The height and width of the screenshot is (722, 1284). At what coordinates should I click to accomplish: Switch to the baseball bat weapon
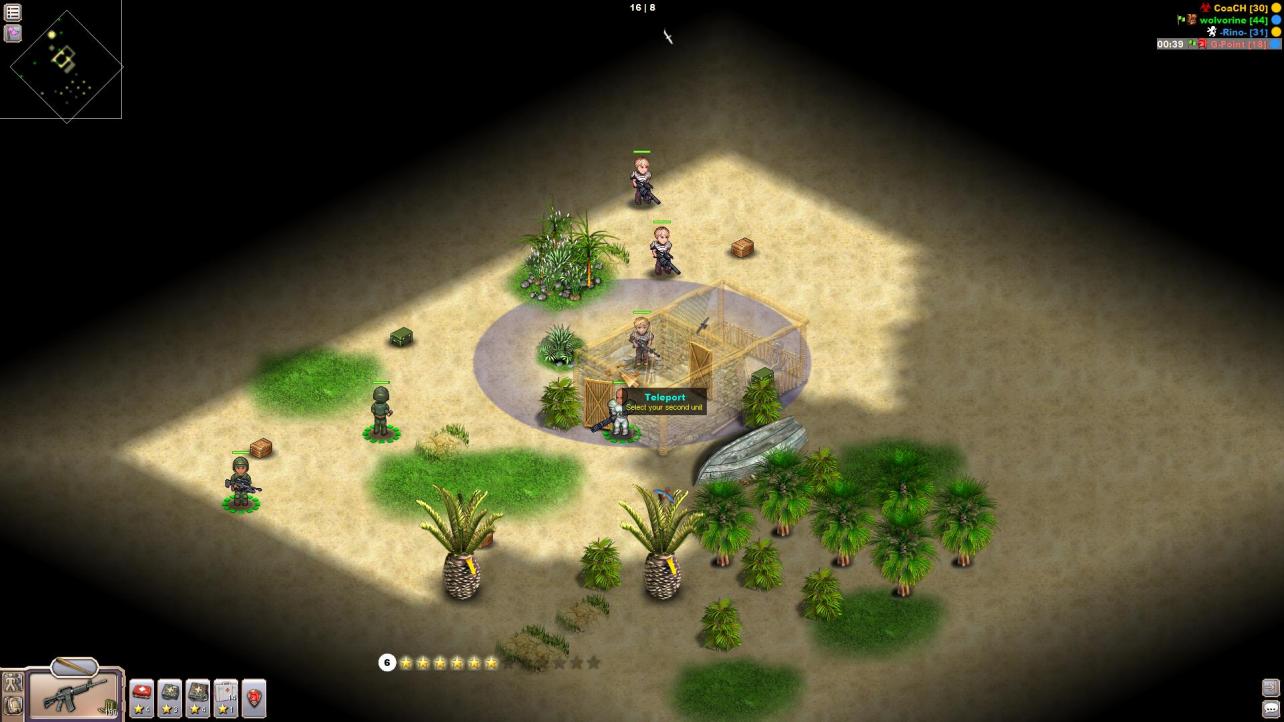(x=74, y=668)
